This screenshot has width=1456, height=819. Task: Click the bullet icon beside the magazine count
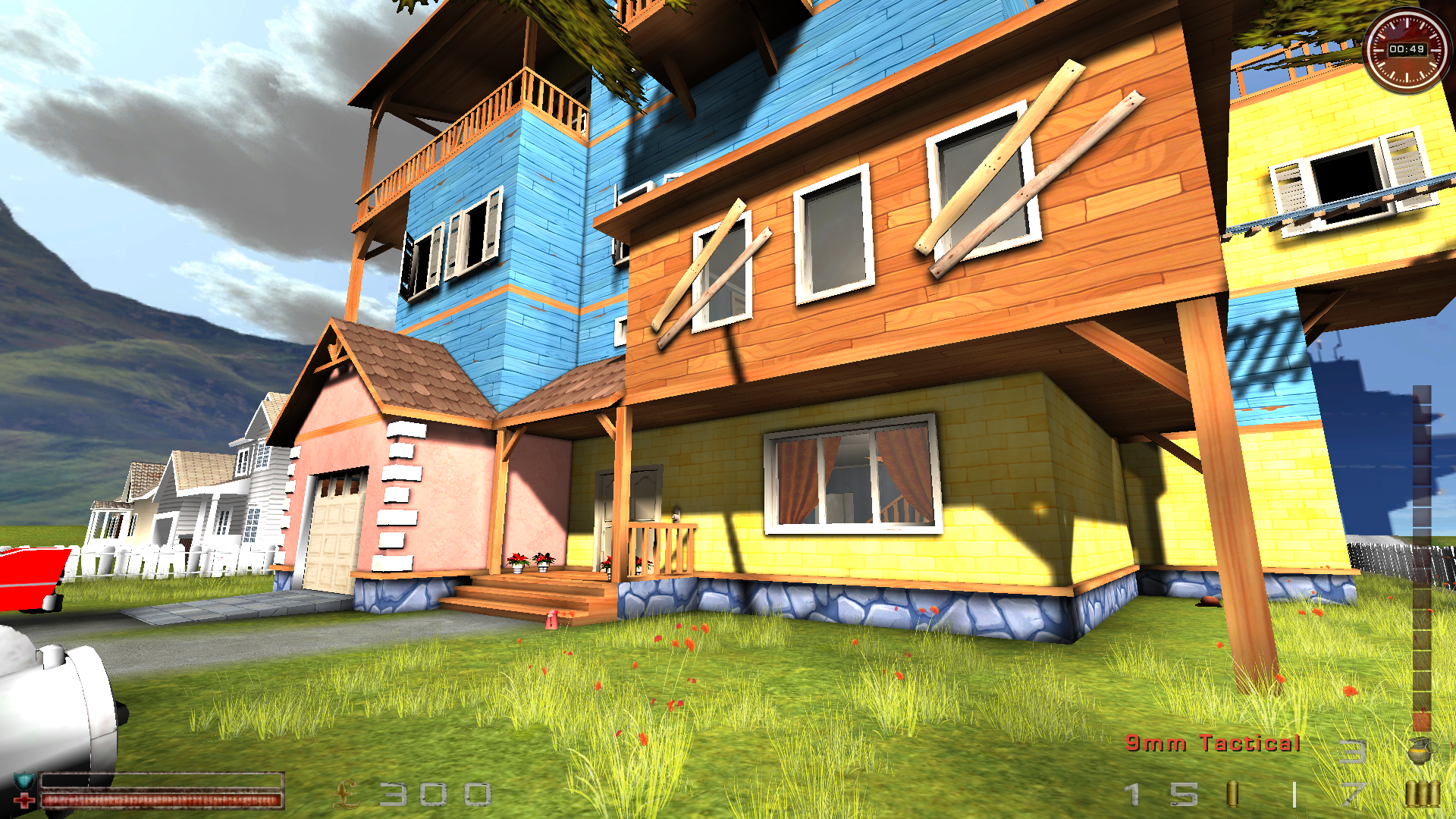[x=1232, y=795]
